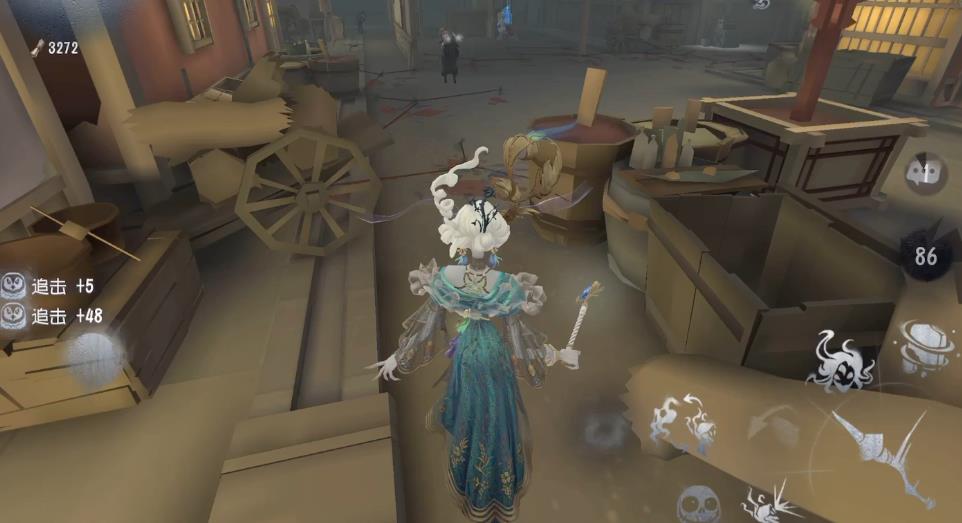The height and width of the screenshot is (523, 962).
Task: Open the quick chat message bubble
Action: [x=926, y=173]
